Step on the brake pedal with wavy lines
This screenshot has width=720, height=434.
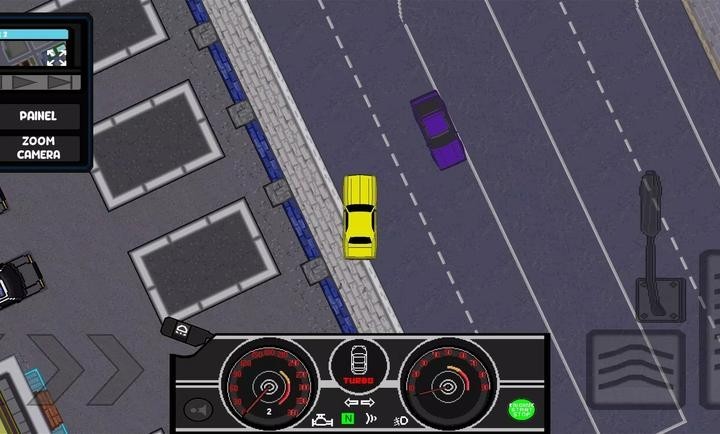pos(634,369)
